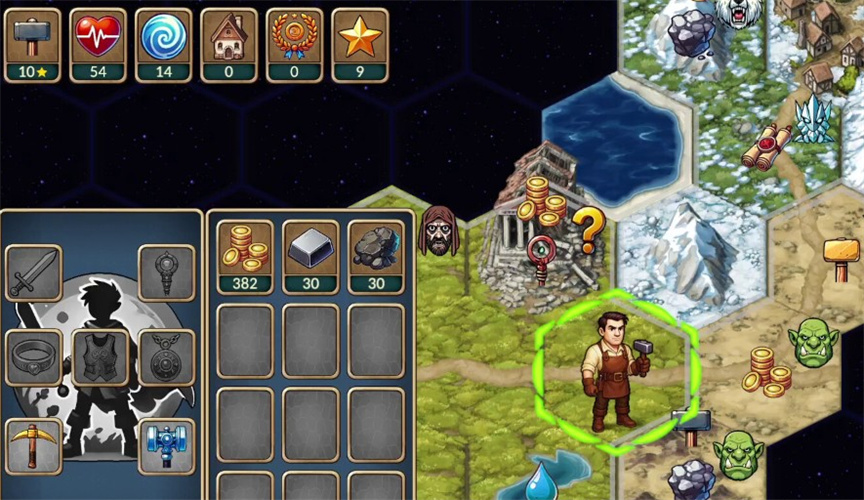Open the chest armor equipment slot
This screenshot has height=500, width=864.
click(100, 357)
